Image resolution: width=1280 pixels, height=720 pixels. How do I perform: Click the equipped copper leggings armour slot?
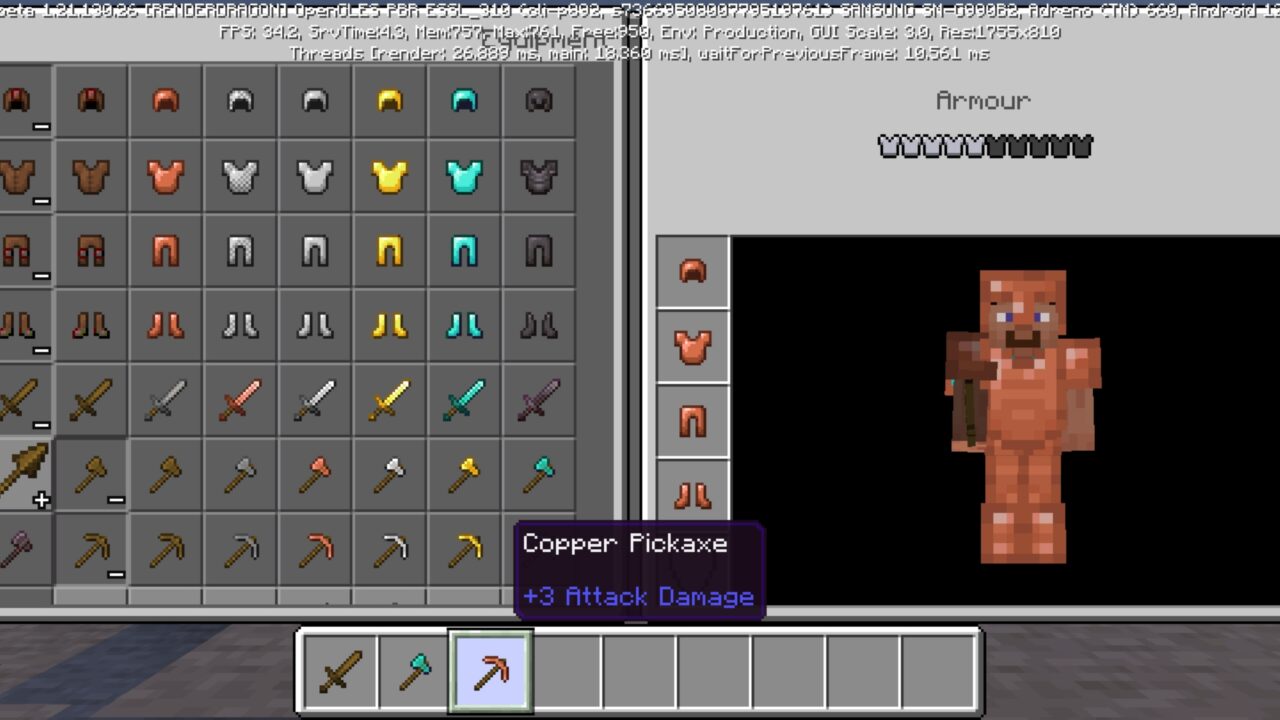[693, 420]
